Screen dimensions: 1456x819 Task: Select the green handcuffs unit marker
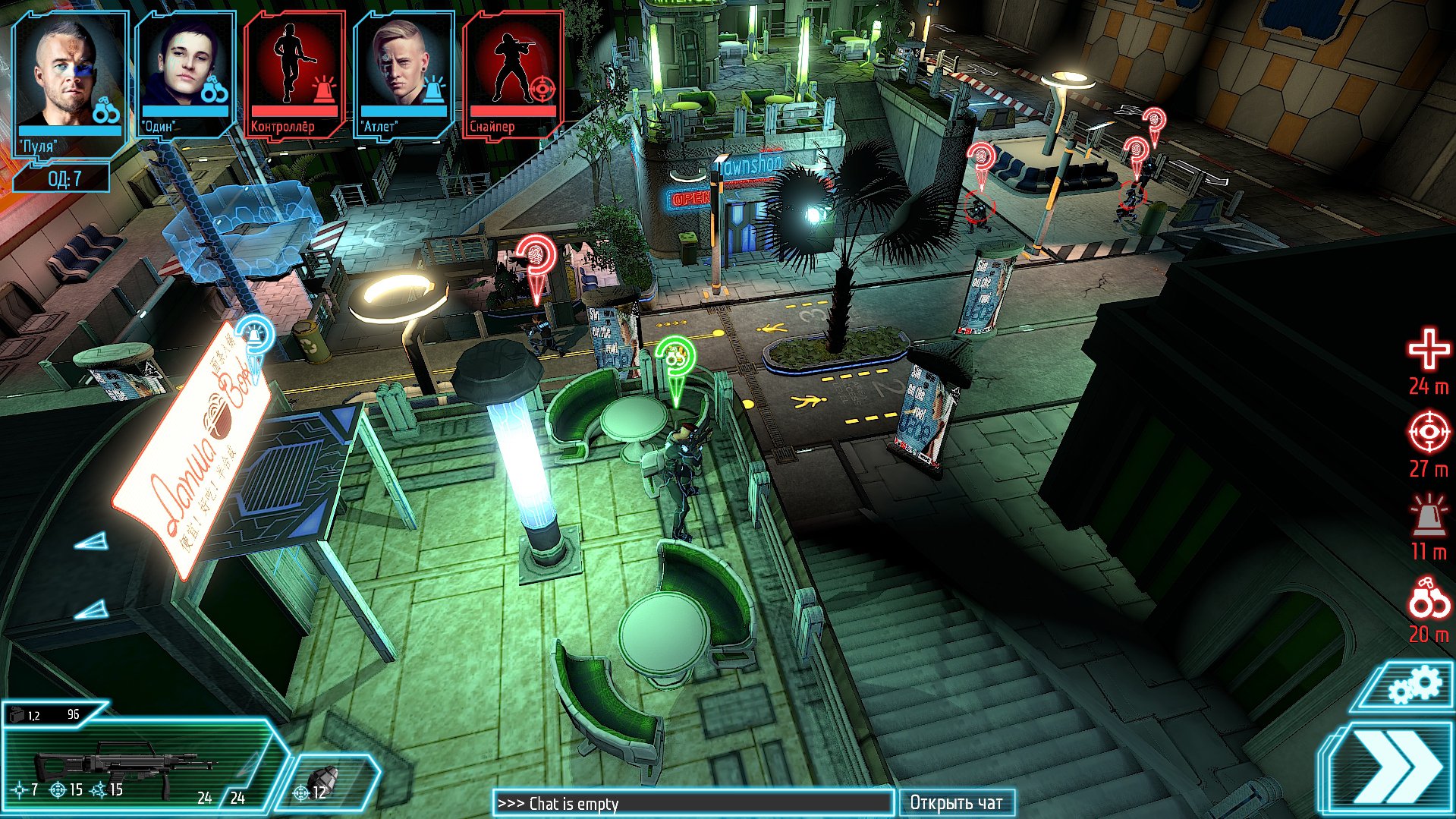(x=675, y=359)
